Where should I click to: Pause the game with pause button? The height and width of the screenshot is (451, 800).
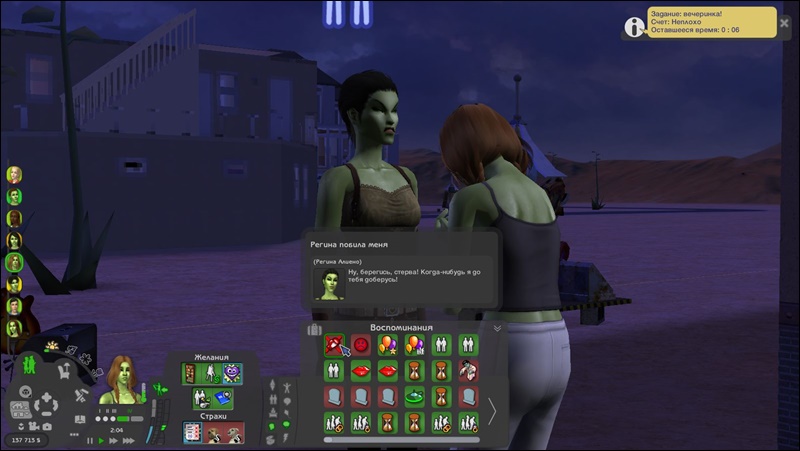[89, 440]
